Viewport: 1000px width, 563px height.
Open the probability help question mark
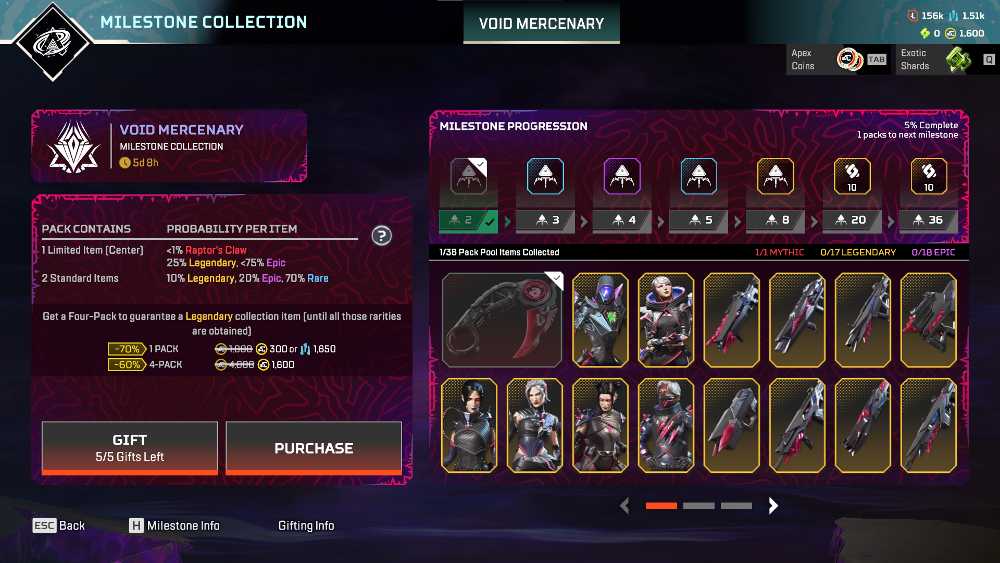381,236
